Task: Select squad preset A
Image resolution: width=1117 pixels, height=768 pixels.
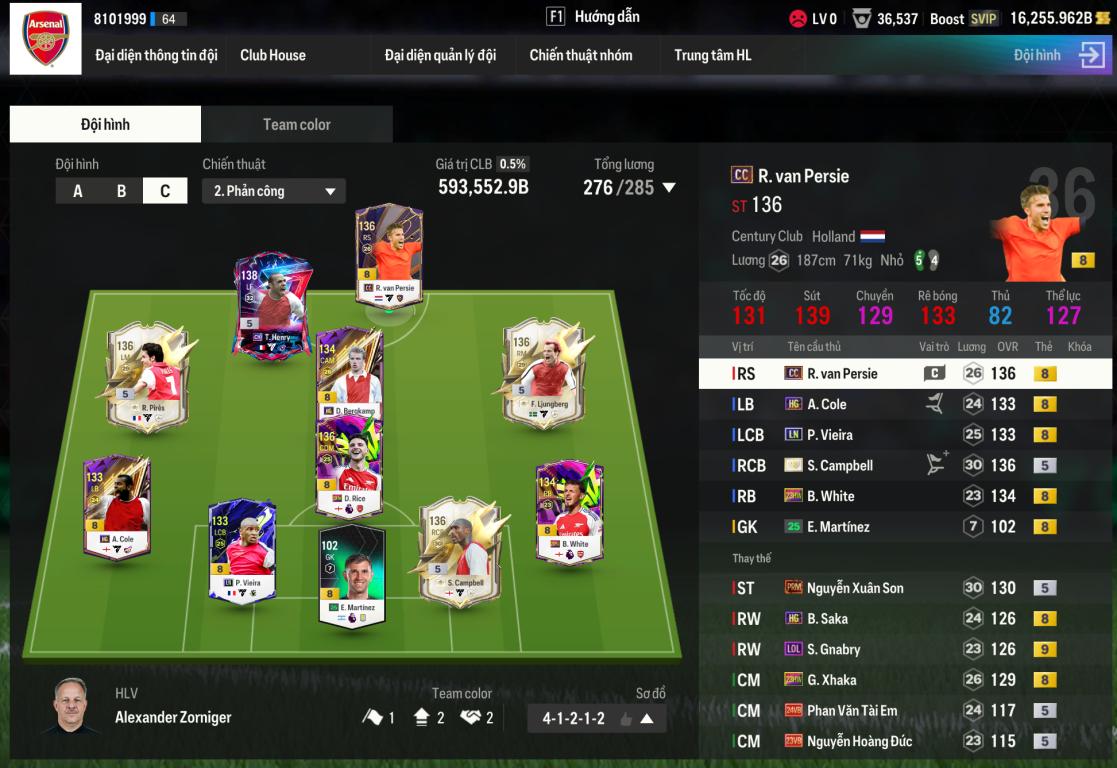Action: 78,191
